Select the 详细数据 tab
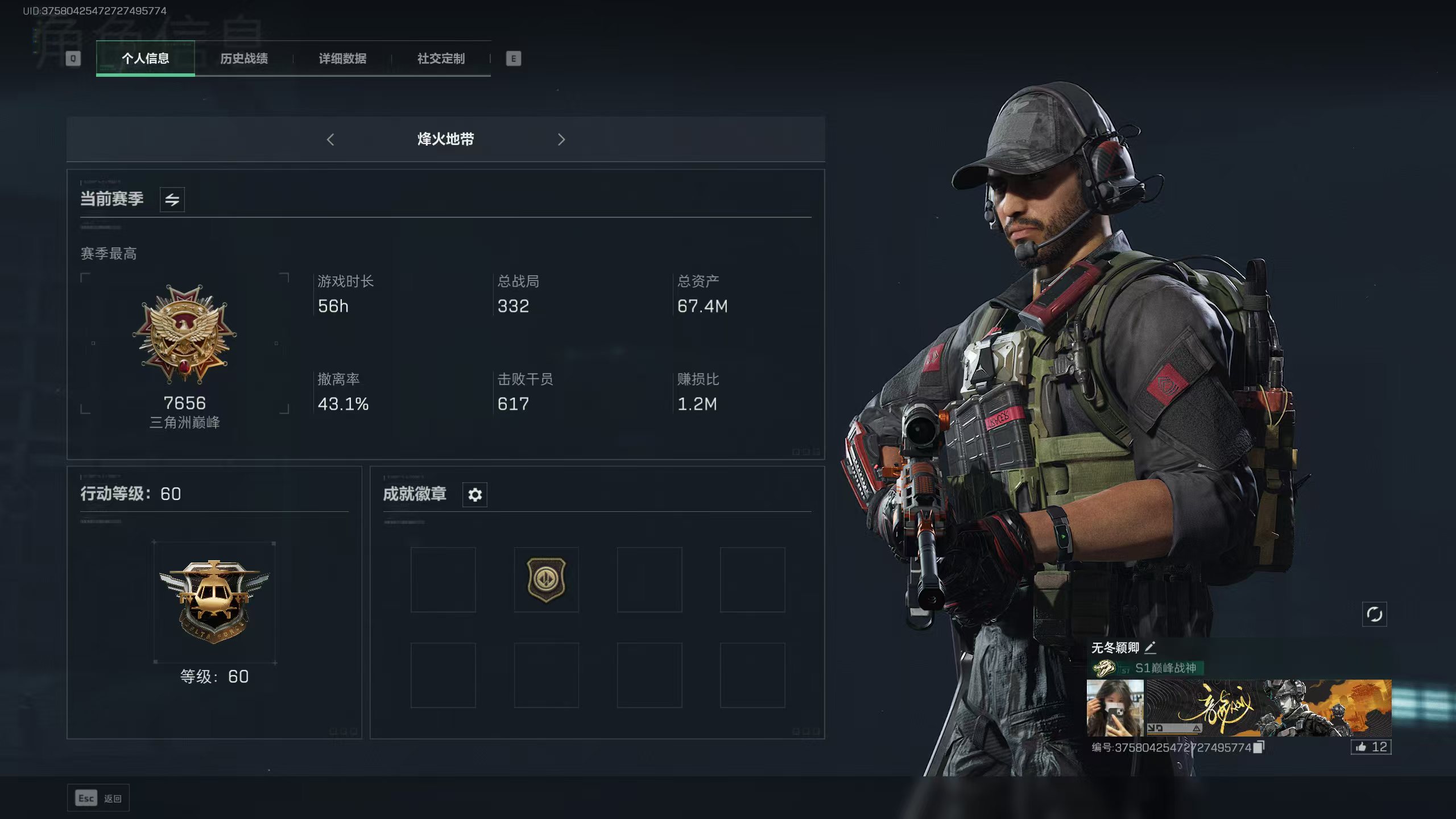 click(342, 58)
